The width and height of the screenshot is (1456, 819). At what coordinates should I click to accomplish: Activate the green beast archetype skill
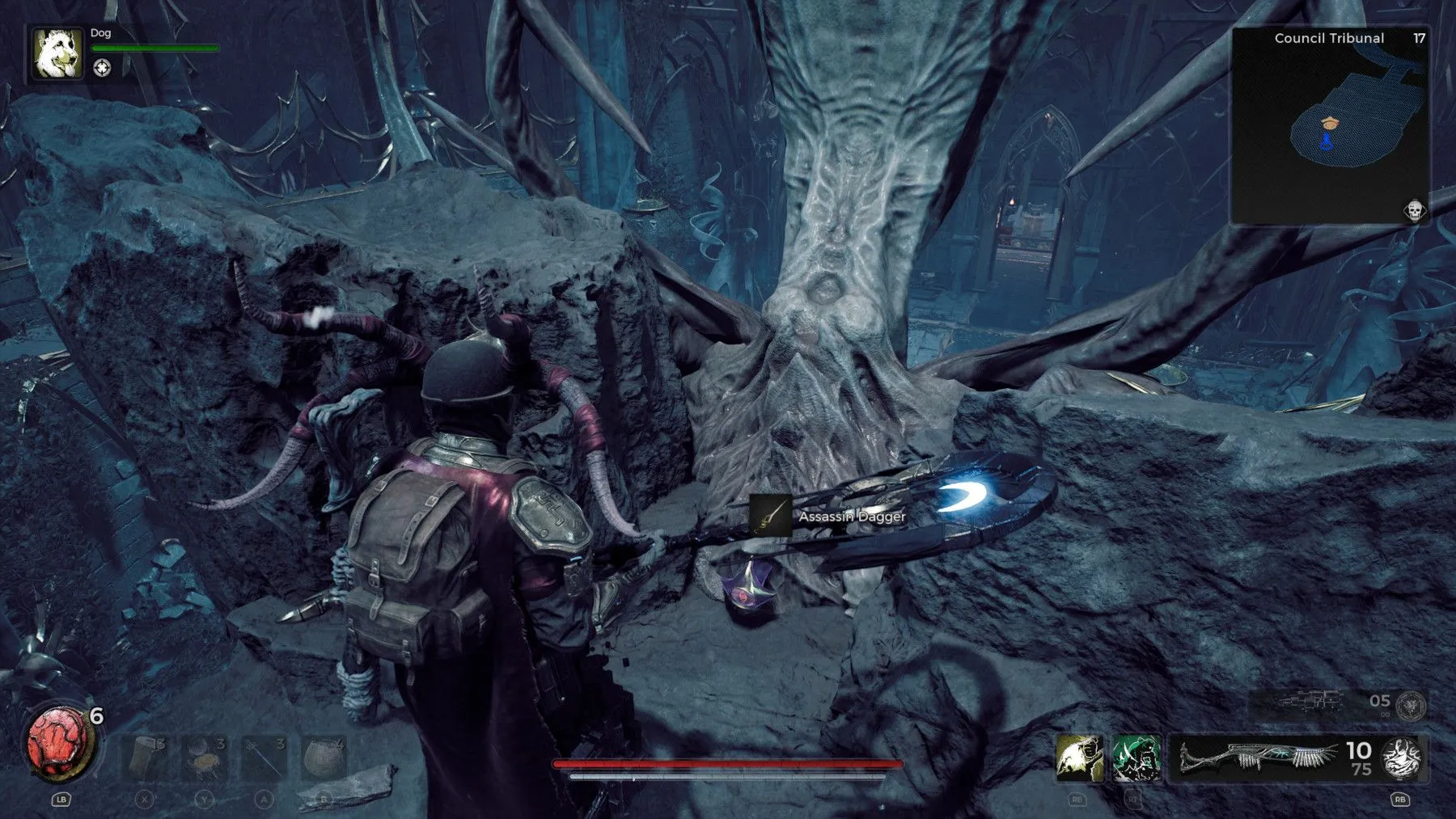1136,758
